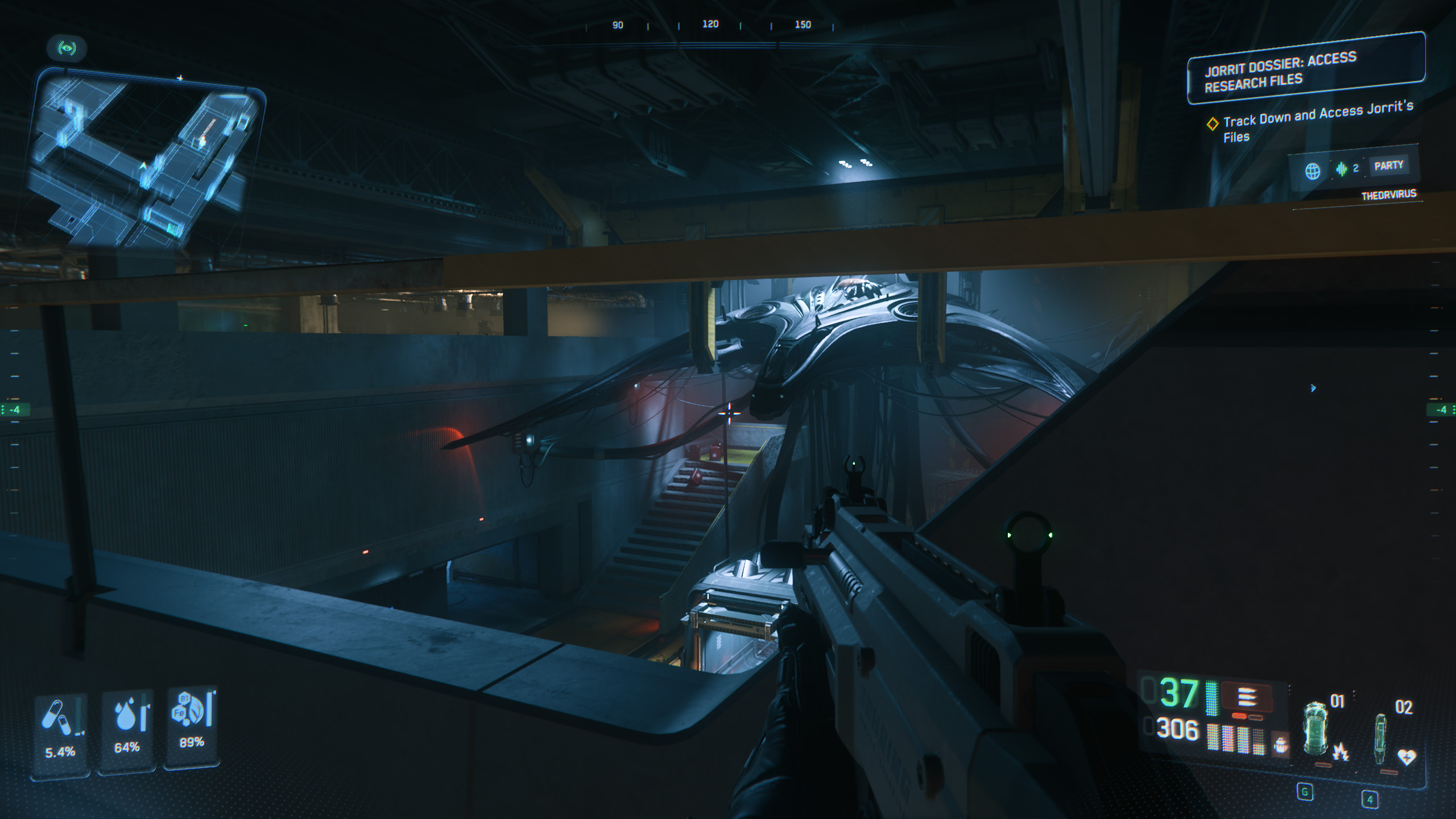Select party member THEDRVIRUS
This screenshot has width=1456, height=819.
point(1388,195)
